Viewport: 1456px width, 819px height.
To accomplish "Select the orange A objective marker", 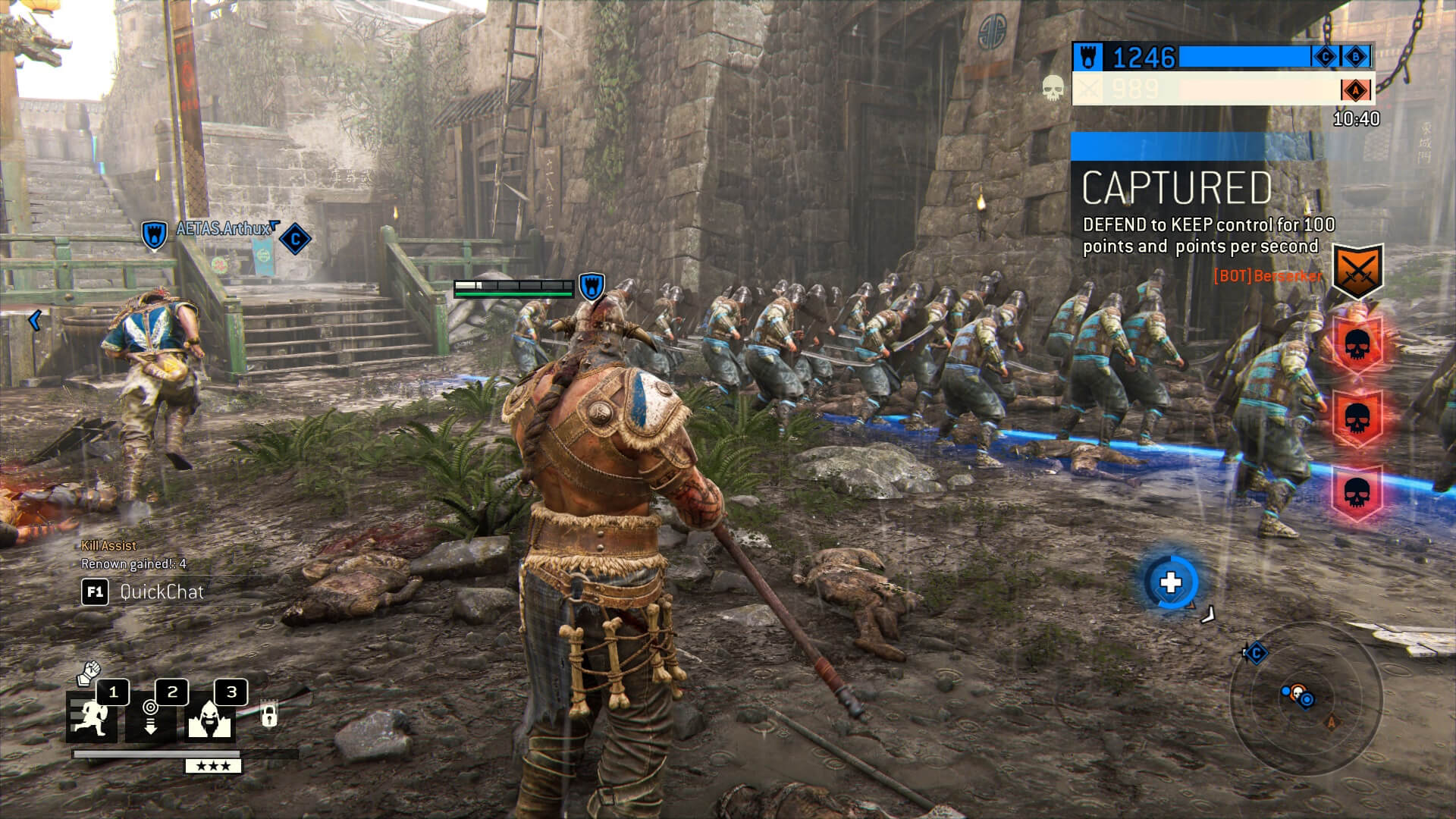I will [1356, 90].
